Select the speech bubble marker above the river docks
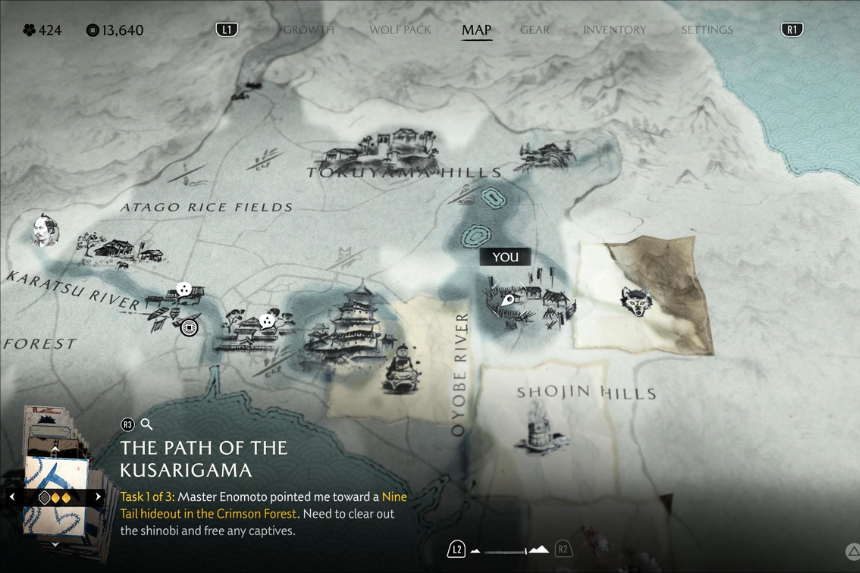The width and height of the screenshot is (860, 573). tap(184, 290)
